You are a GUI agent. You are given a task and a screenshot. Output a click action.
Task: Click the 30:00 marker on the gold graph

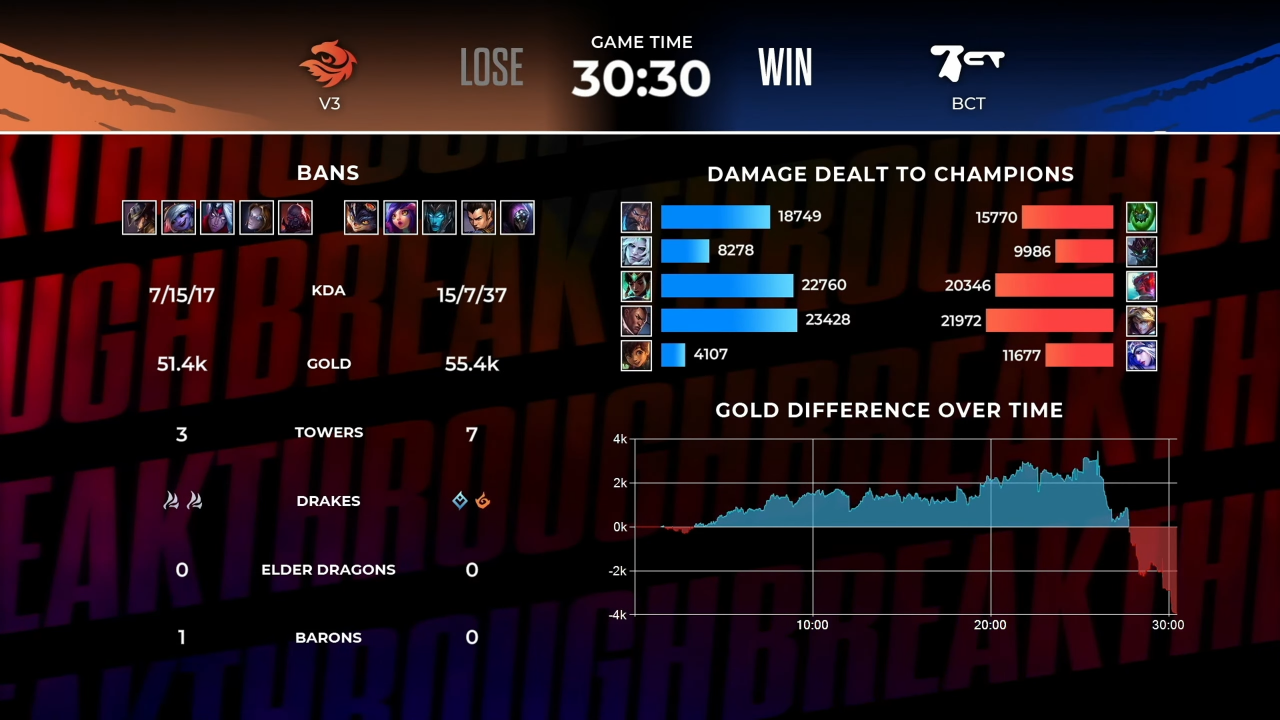(1168, 624)
